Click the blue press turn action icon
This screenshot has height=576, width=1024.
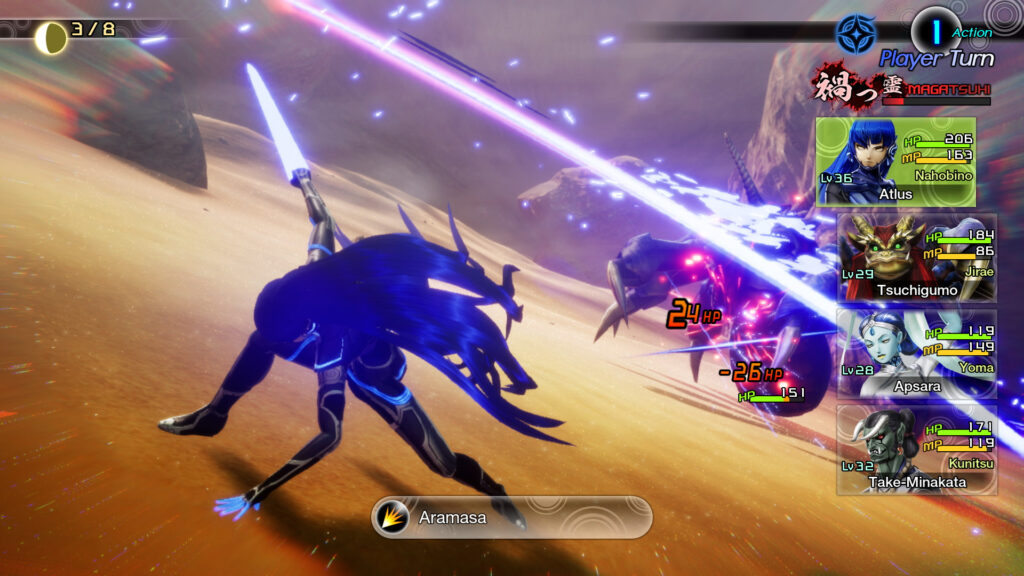pyautogui.click(x=856, y=33)
